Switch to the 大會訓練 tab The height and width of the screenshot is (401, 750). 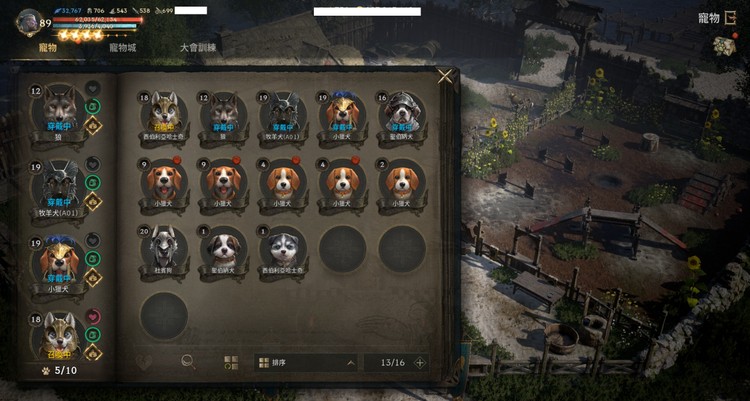pos(198,47)
